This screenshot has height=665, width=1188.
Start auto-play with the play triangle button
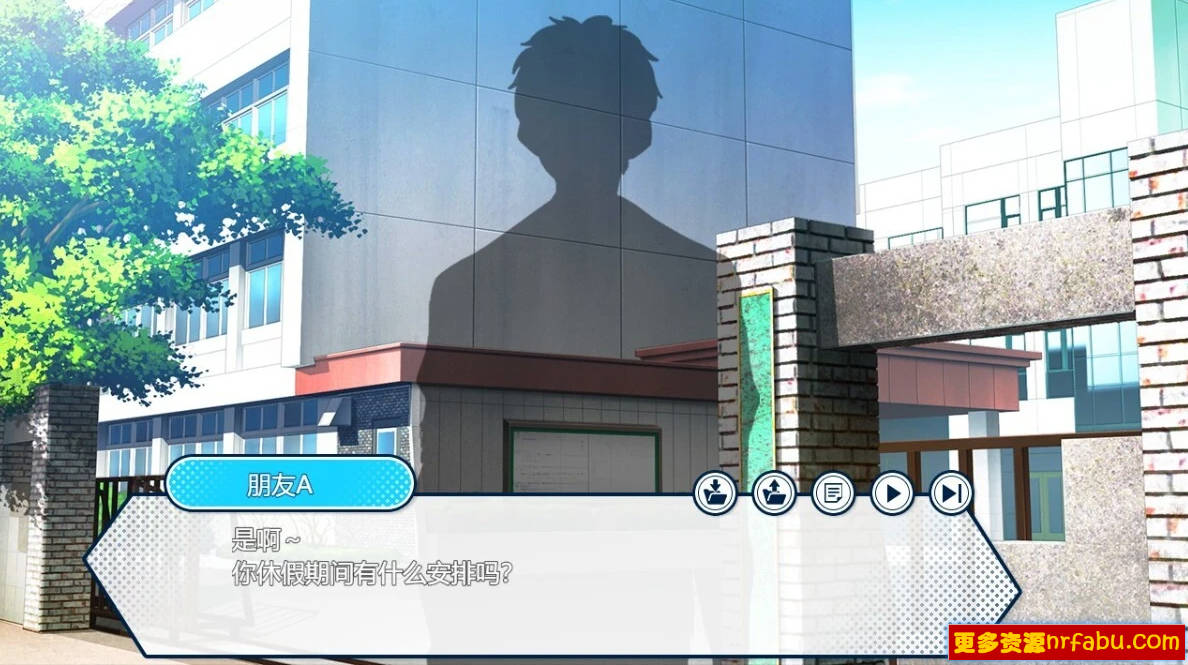tap(892, 493)
